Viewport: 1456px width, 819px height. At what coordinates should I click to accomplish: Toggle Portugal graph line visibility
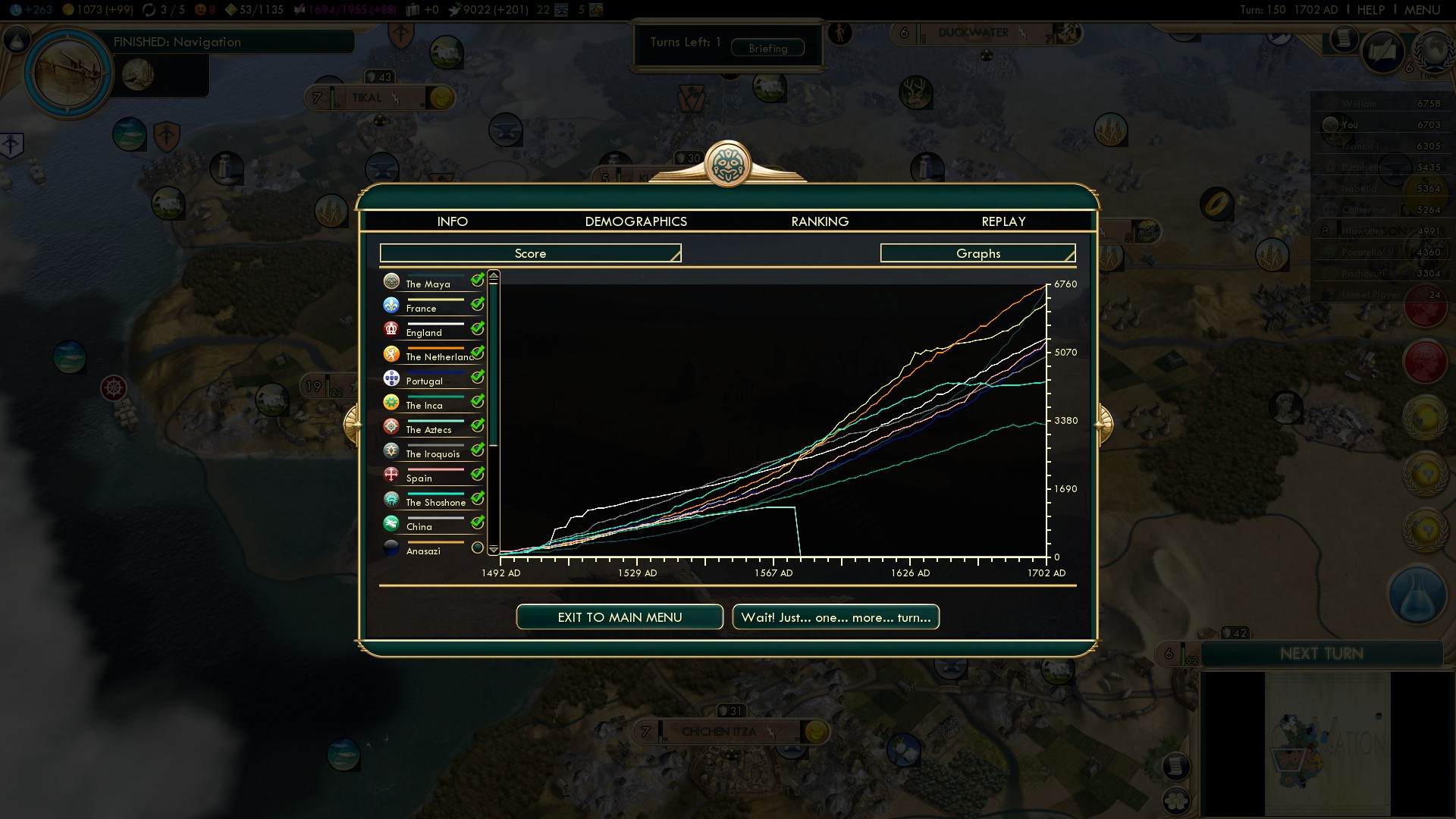coord(477,378)
